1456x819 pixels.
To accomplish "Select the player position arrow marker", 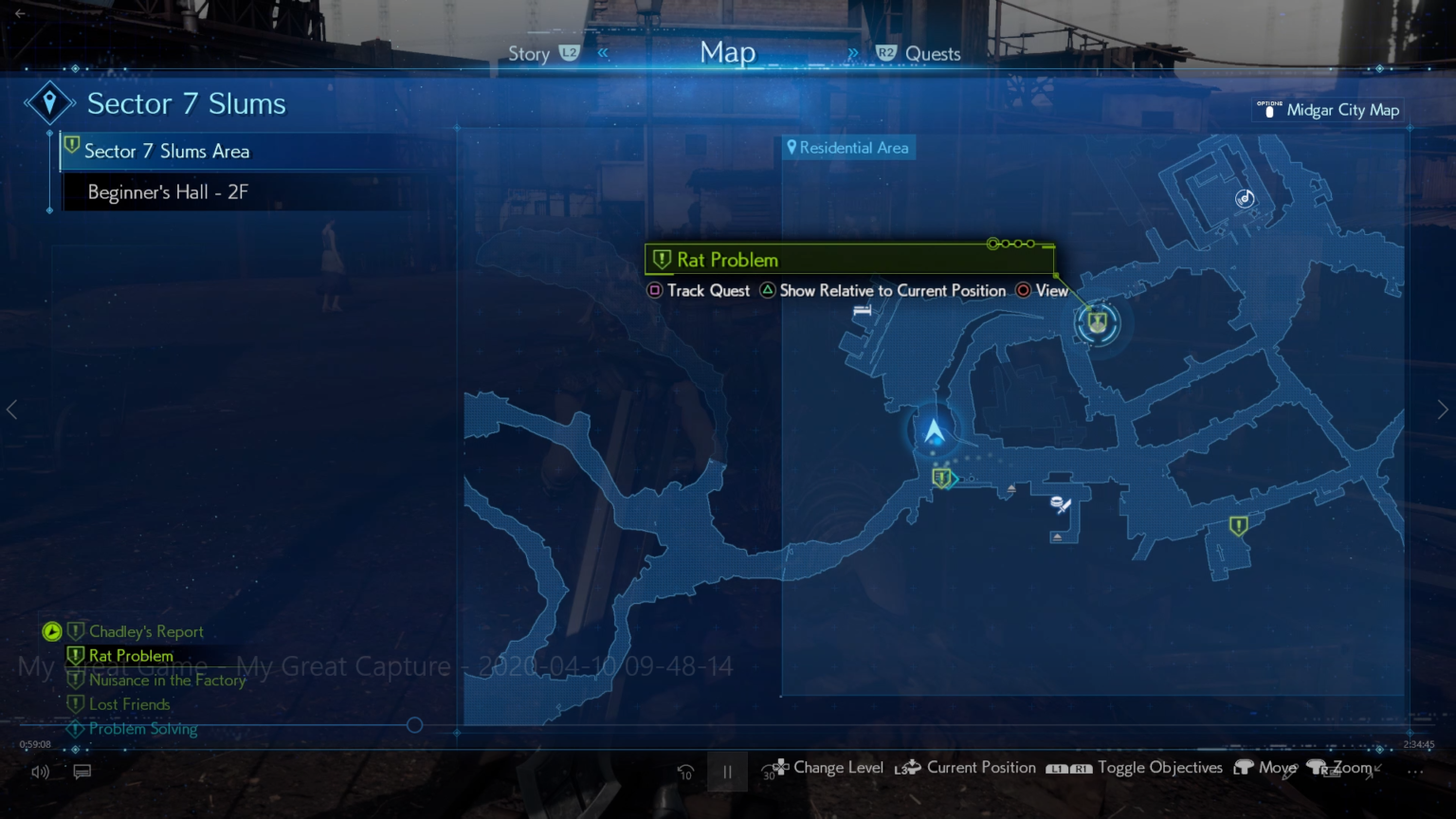I will click(x=935, y=432).
